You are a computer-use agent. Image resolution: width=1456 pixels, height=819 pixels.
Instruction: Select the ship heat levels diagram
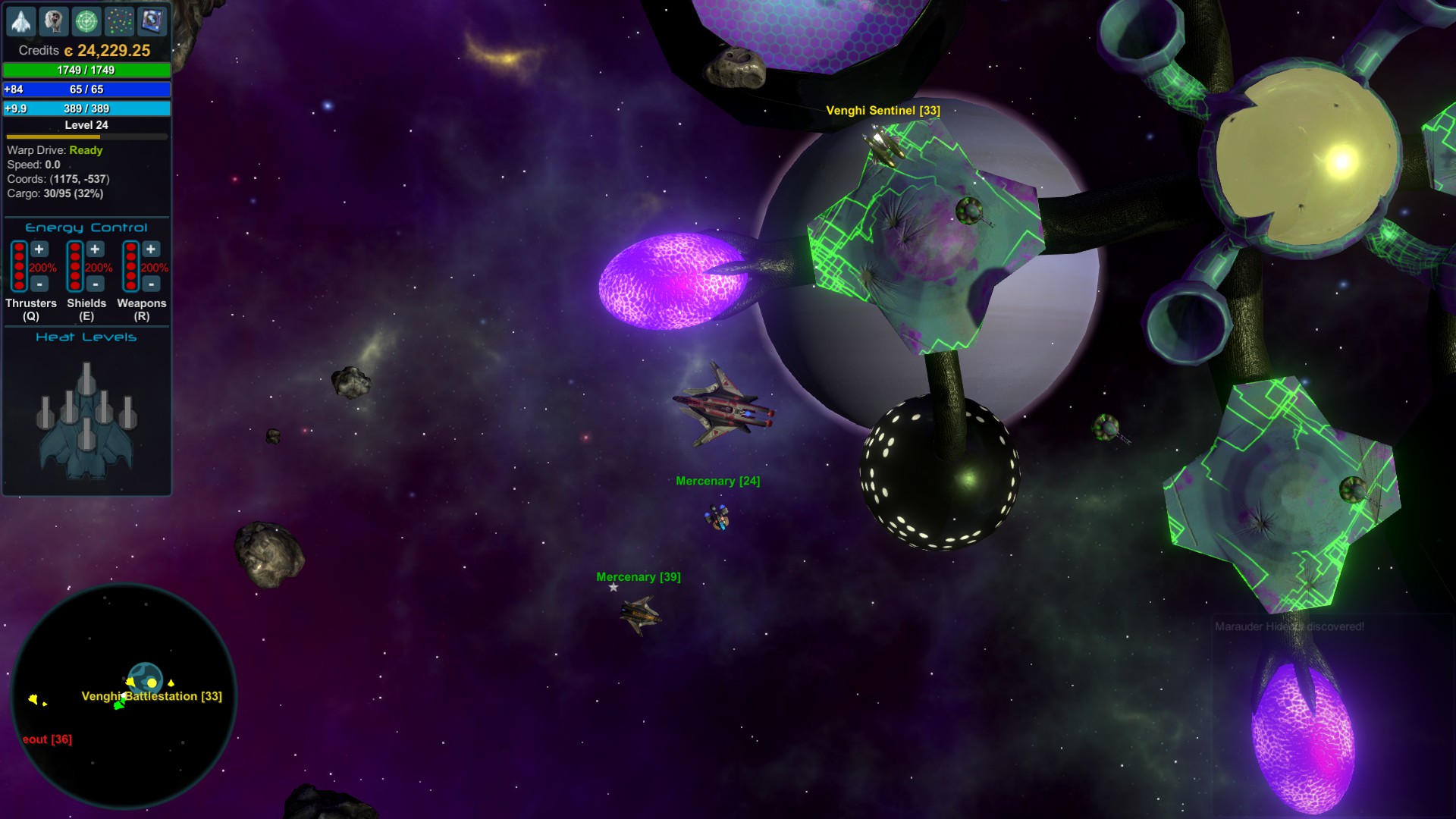click(86, 420)
